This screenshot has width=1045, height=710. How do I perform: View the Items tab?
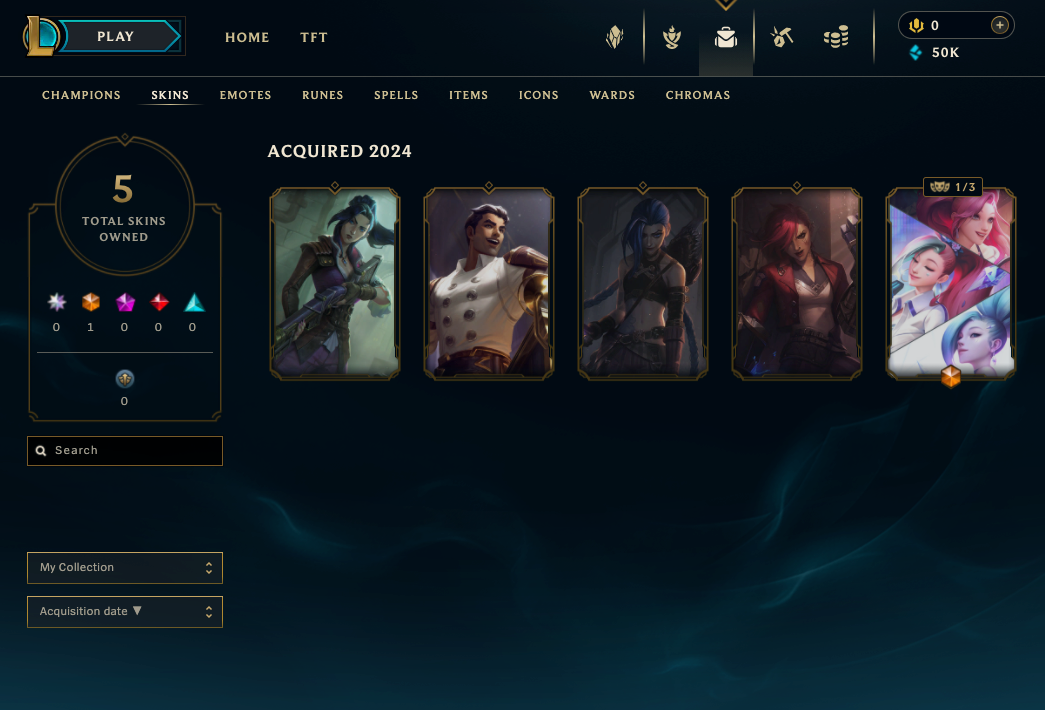point(468,95)
